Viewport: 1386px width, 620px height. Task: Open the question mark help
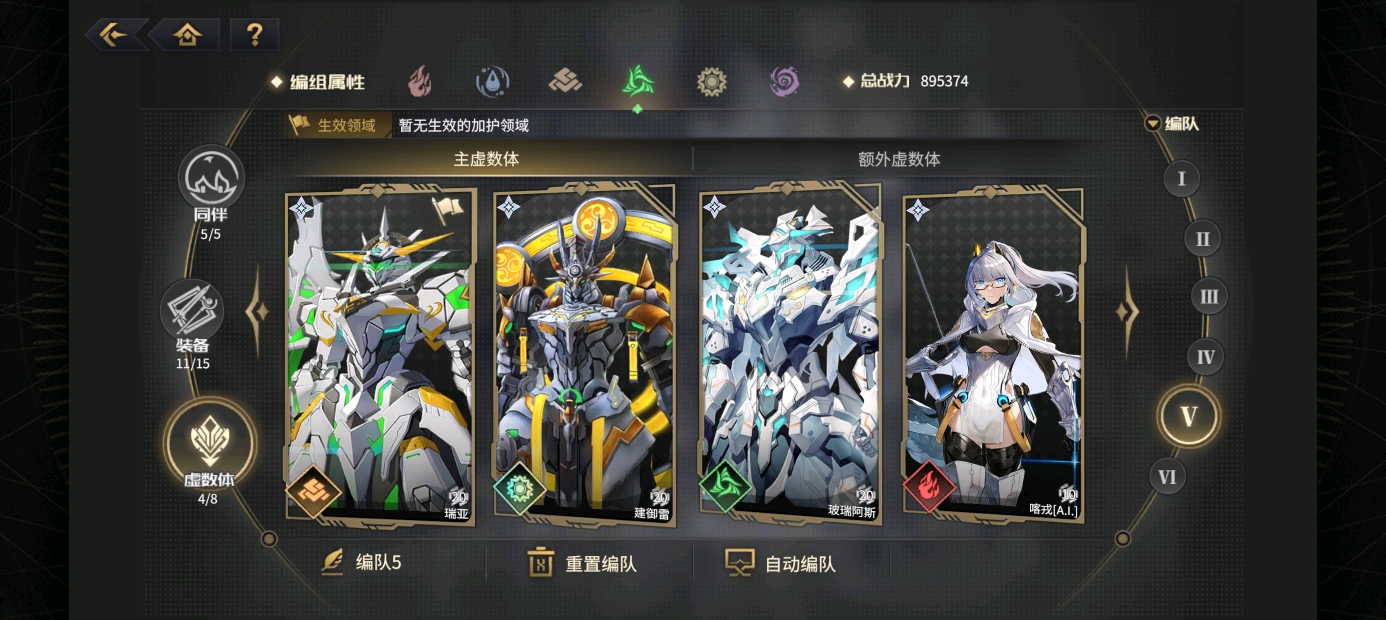point(254,35)
